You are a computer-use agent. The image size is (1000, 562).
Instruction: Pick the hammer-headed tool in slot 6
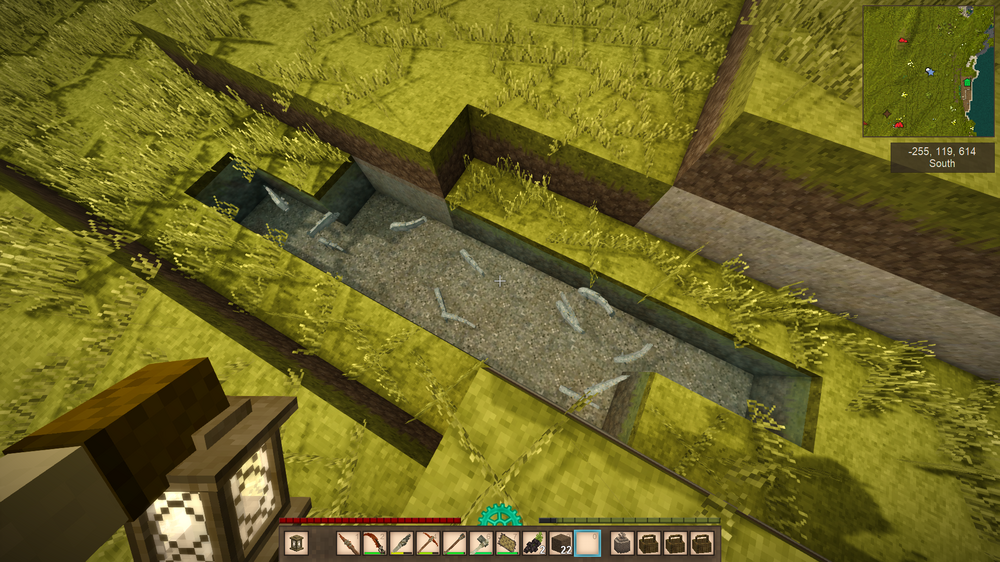pos(481,544)
